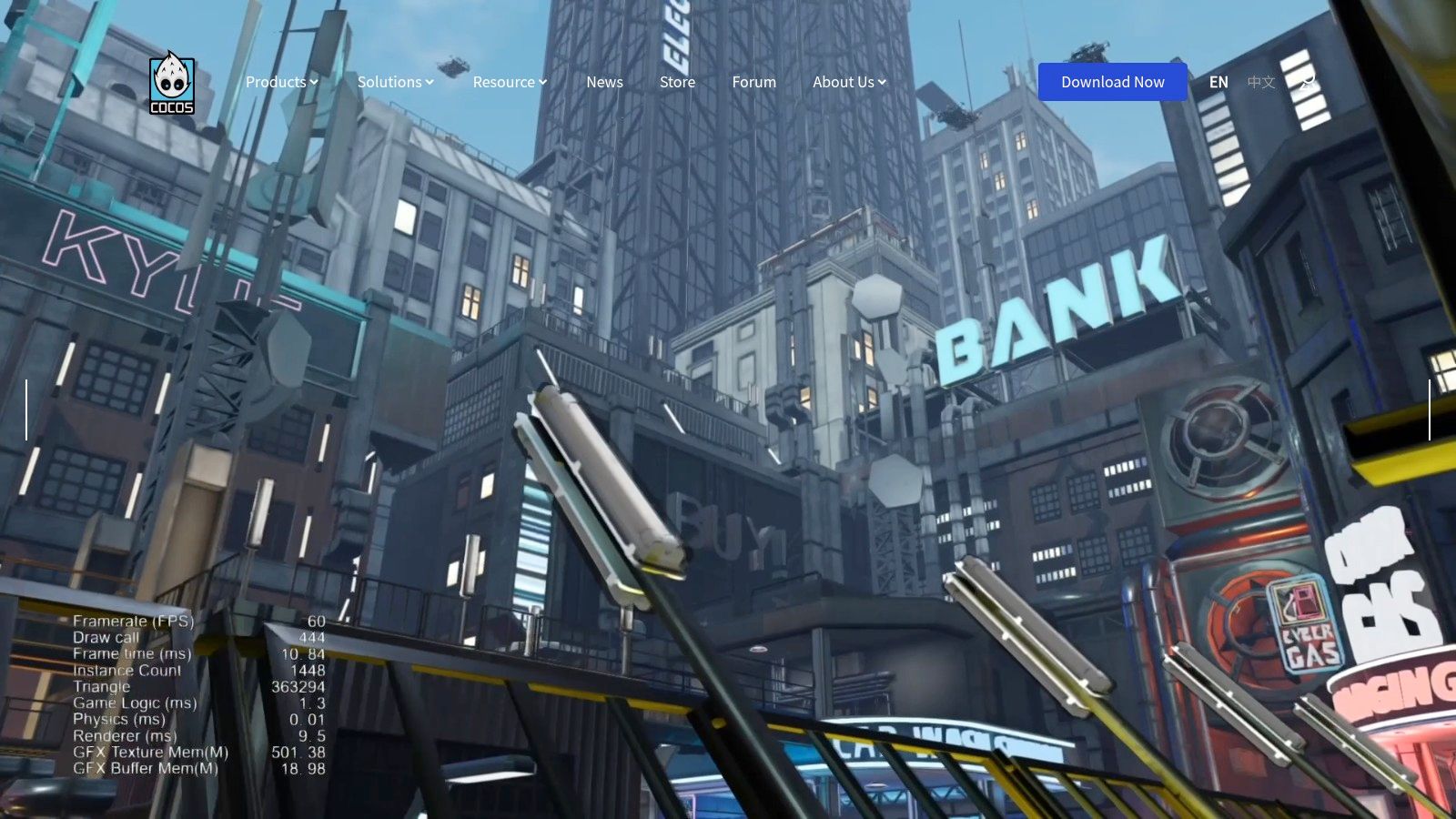Expand the Products dropdown
Screen dimensions: 1456x819
(315, 82)
